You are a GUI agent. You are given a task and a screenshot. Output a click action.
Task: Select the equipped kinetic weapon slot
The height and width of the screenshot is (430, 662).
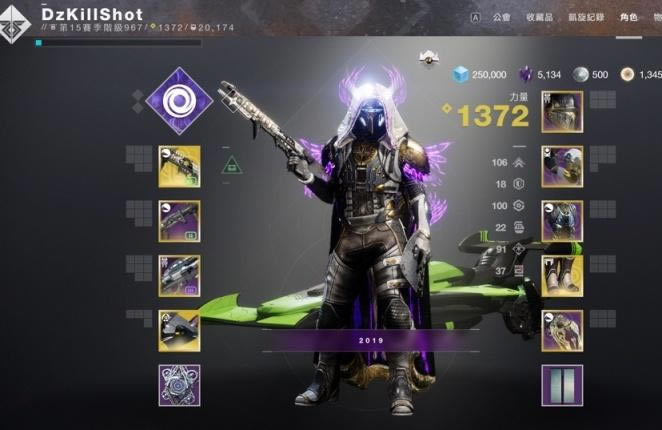179,167
